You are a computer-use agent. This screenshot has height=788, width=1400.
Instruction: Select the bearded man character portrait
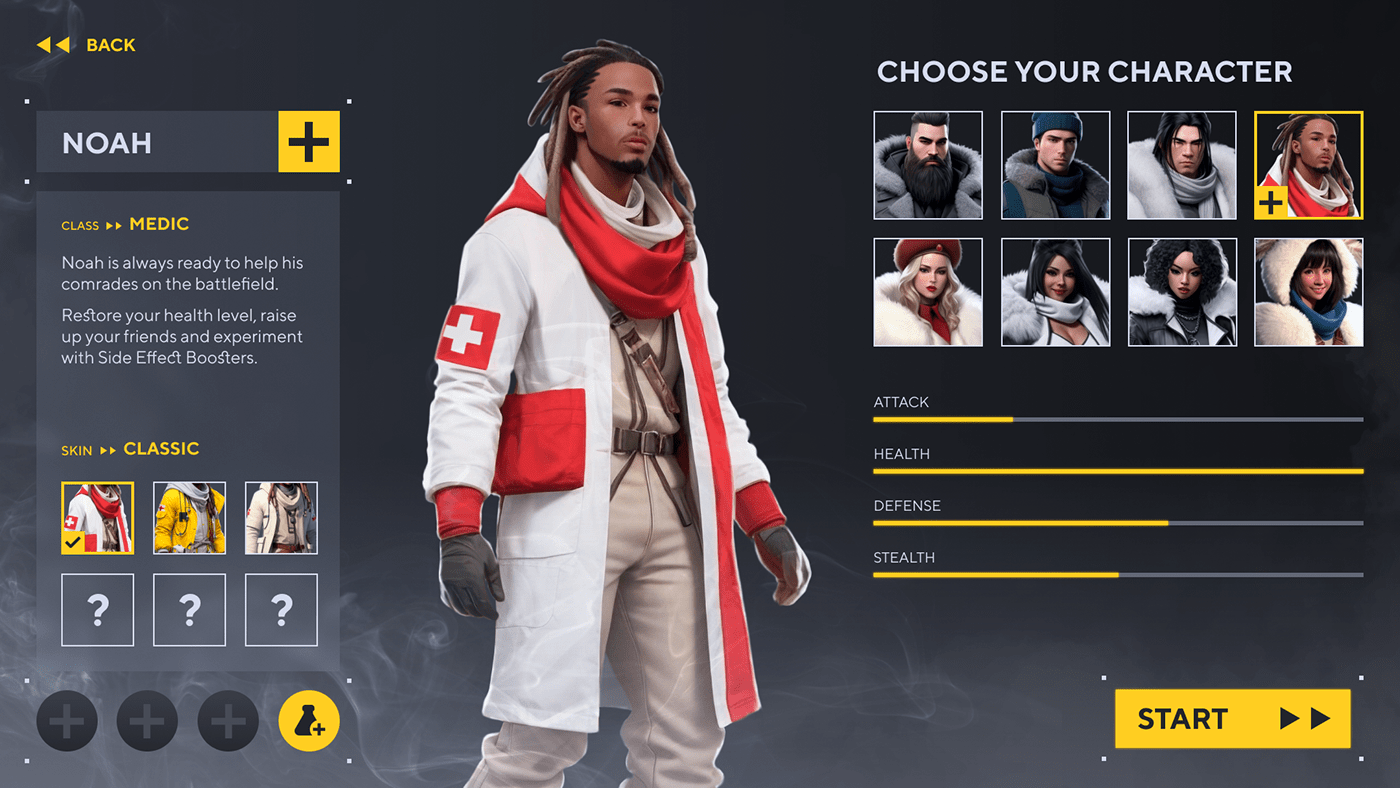[928, 165]
